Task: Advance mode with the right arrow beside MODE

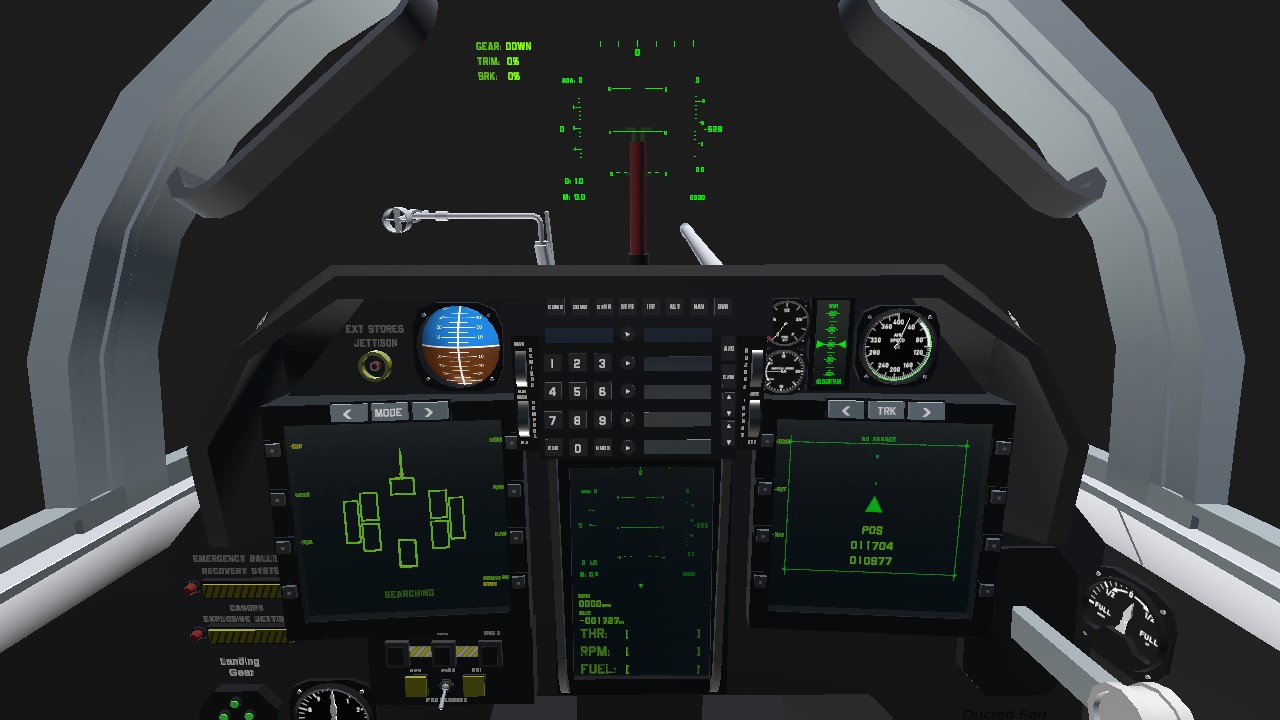Action: click(x=428, y=412)
